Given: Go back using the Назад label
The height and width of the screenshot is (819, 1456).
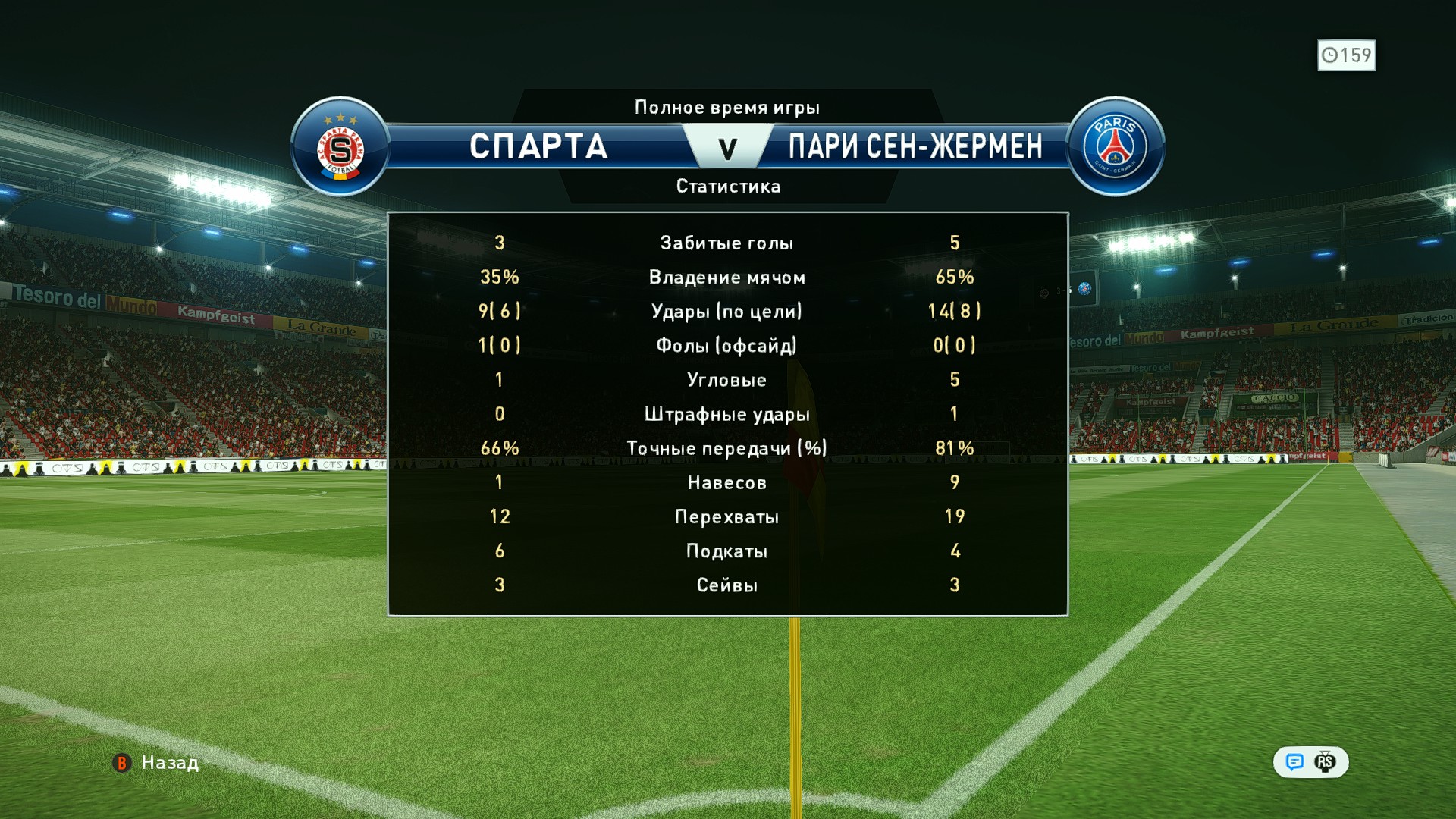Looking at the screenshot, I should click(169, 762).
